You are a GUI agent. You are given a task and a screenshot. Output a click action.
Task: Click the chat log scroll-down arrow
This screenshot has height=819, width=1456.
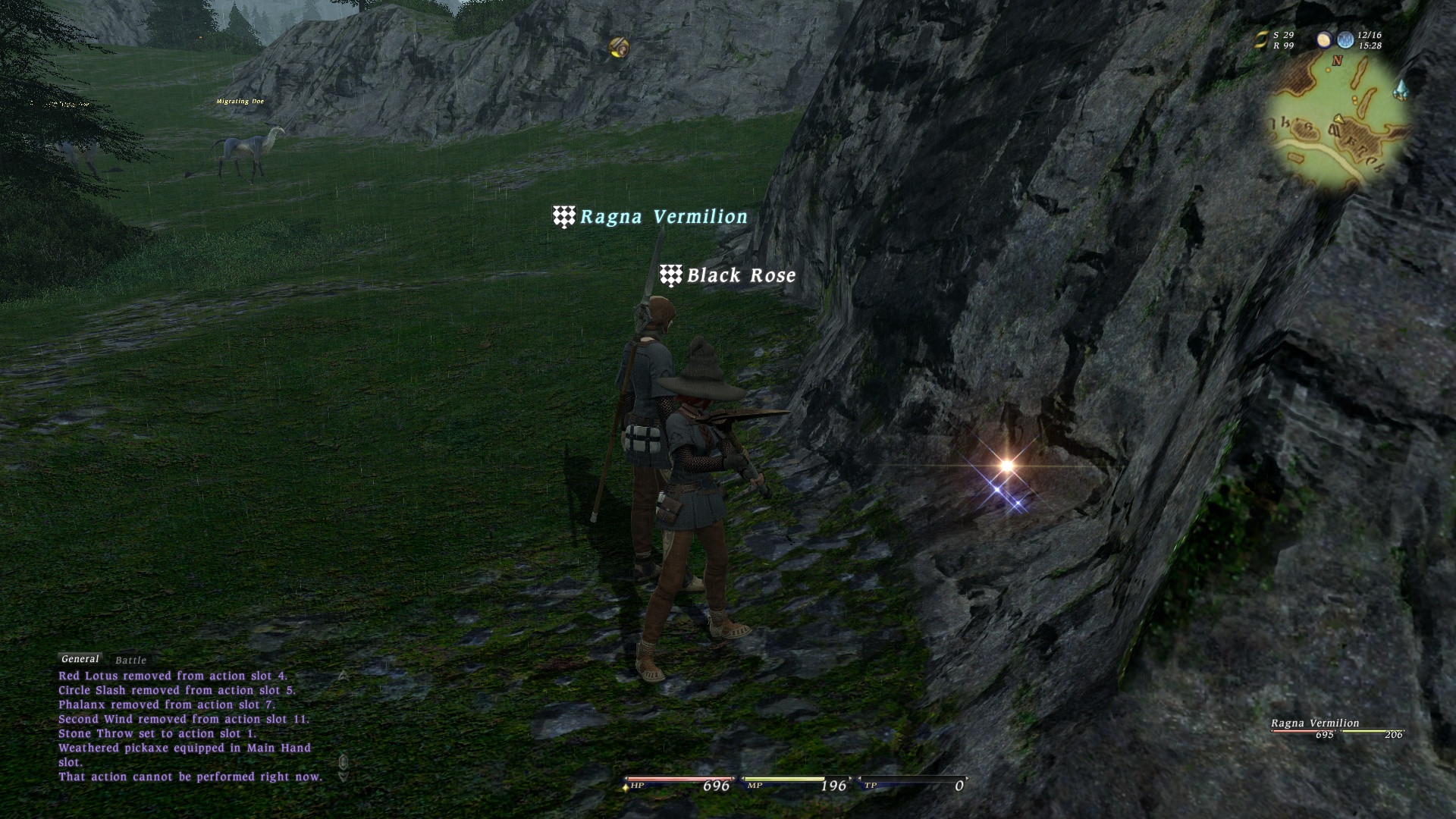(x=343, y=777)
